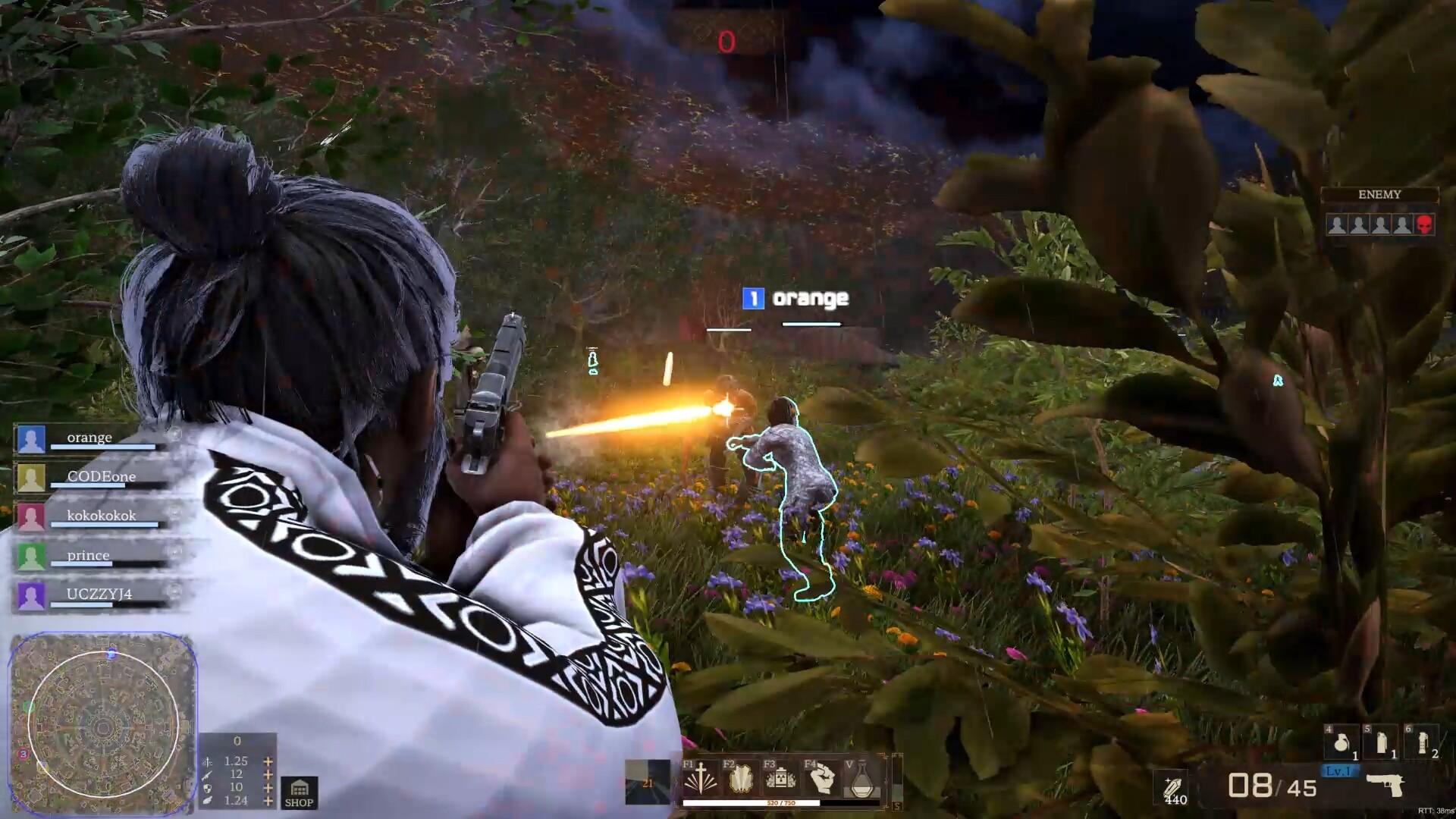Click the 440 ammo crystal icon
The width and height of the screenshot is (1456, 819).
pos(1172,786)
